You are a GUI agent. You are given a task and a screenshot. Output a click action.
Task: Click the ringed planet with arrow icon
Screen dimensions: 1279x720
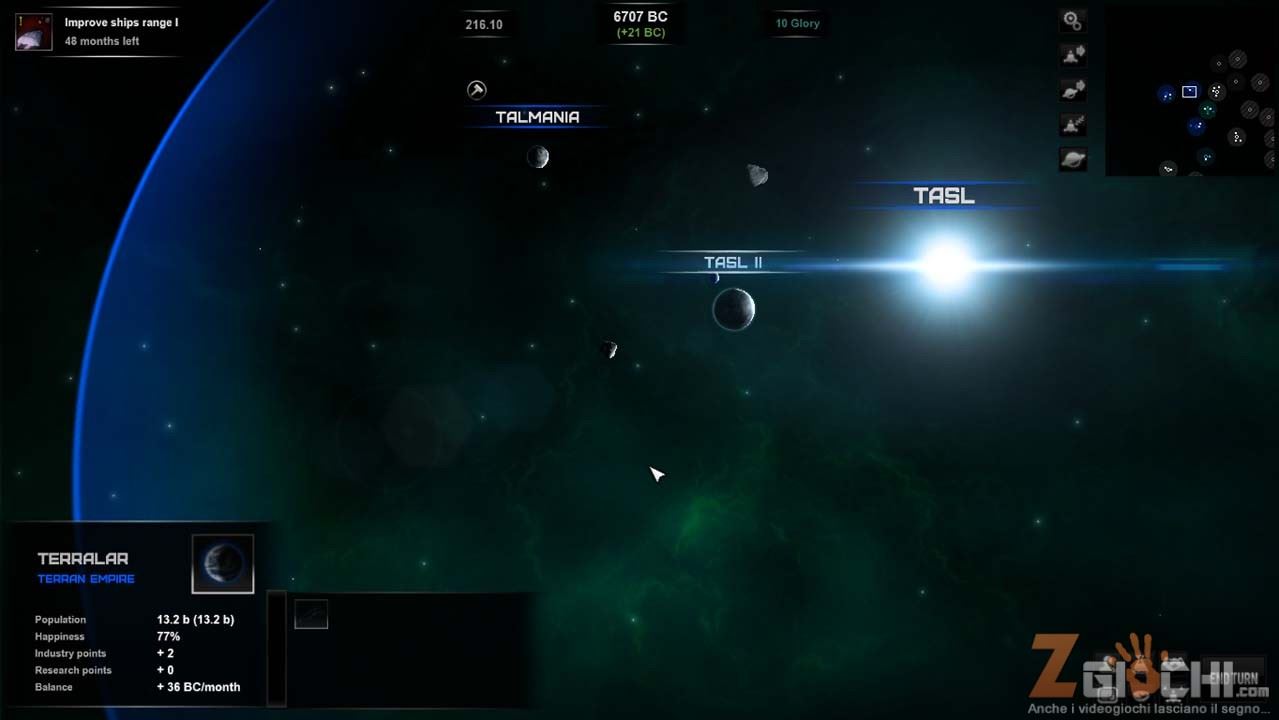click(1072, 90)
